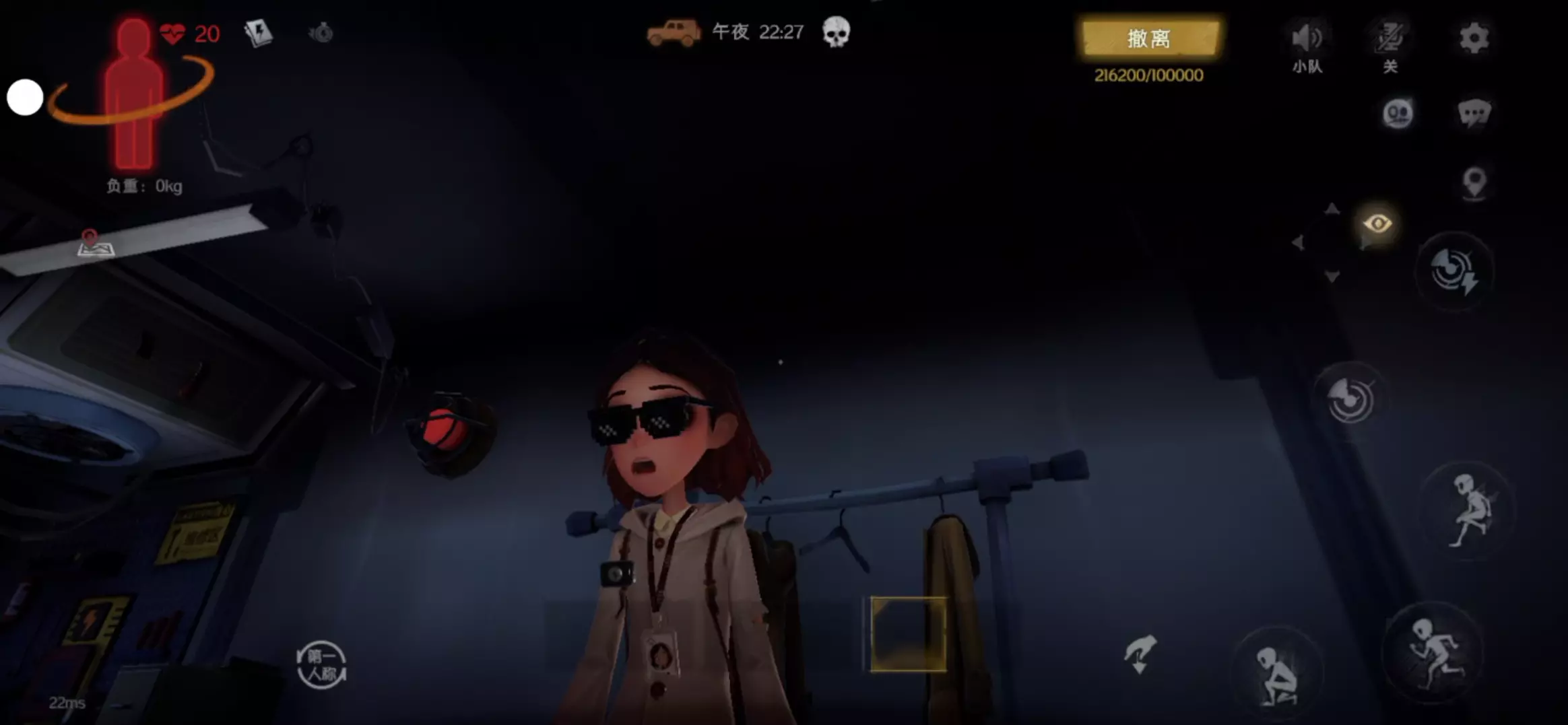
Task: Tap the white circular record dot
Action: click(x=25, y=97)
